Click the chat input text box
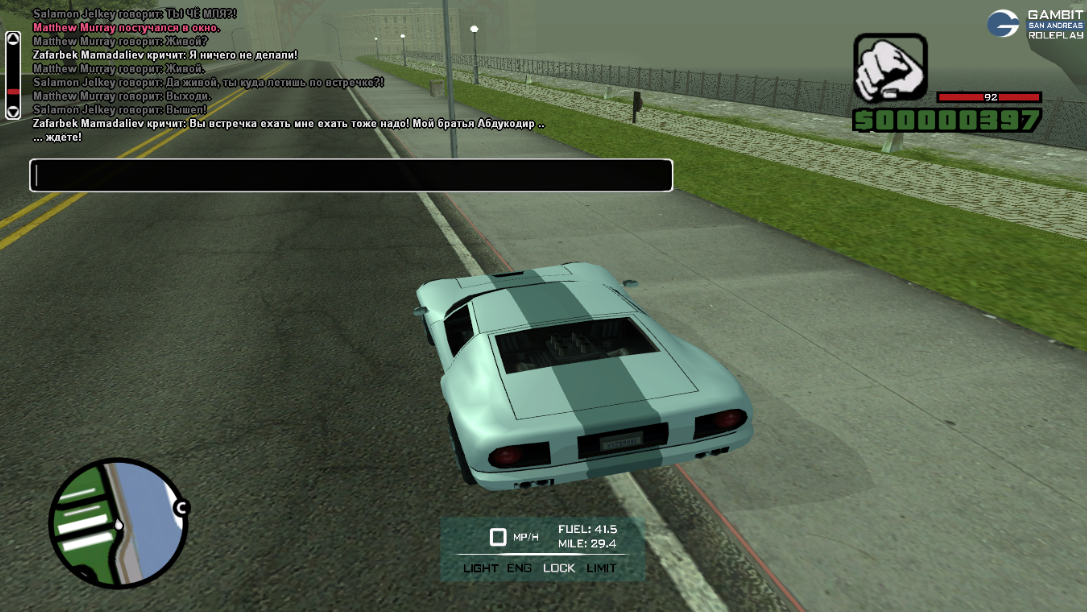 [351, 175]
